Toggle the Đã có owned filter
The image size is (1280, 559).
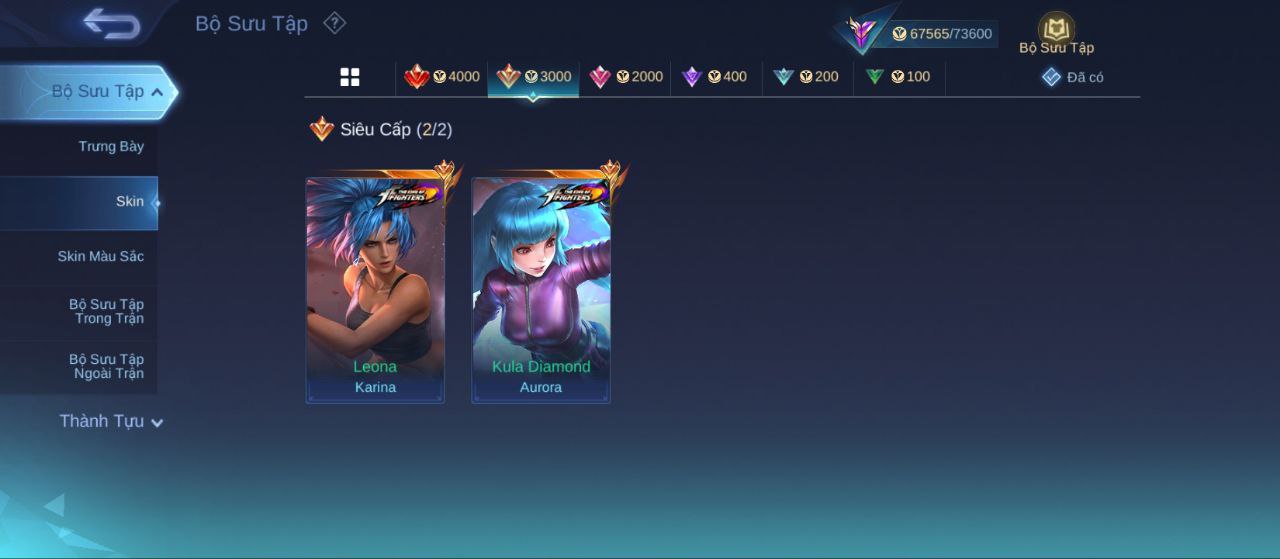pyautogui.click(x=1073, y=77)
